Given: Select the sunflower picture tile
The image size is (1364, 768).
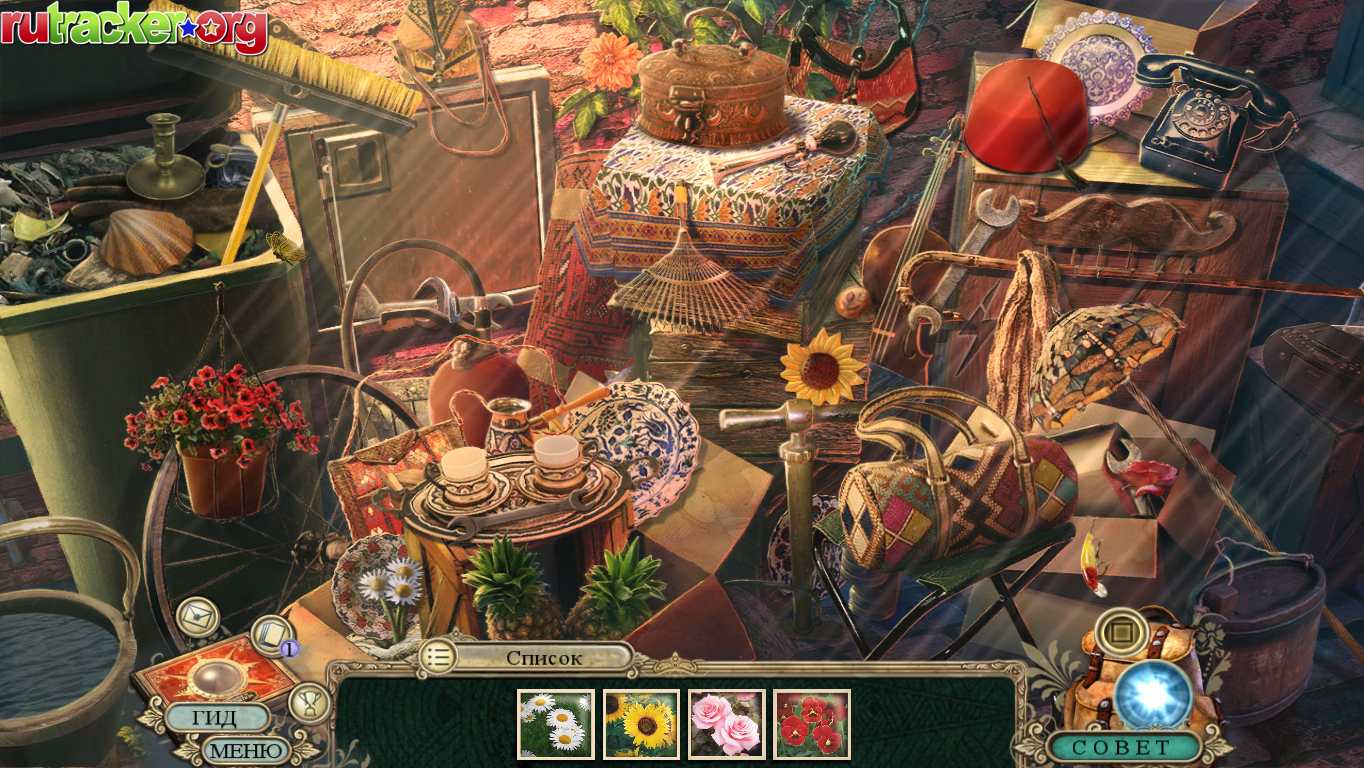Looking at the screenshot, I should pyautogui.click(x=641, y=724).
